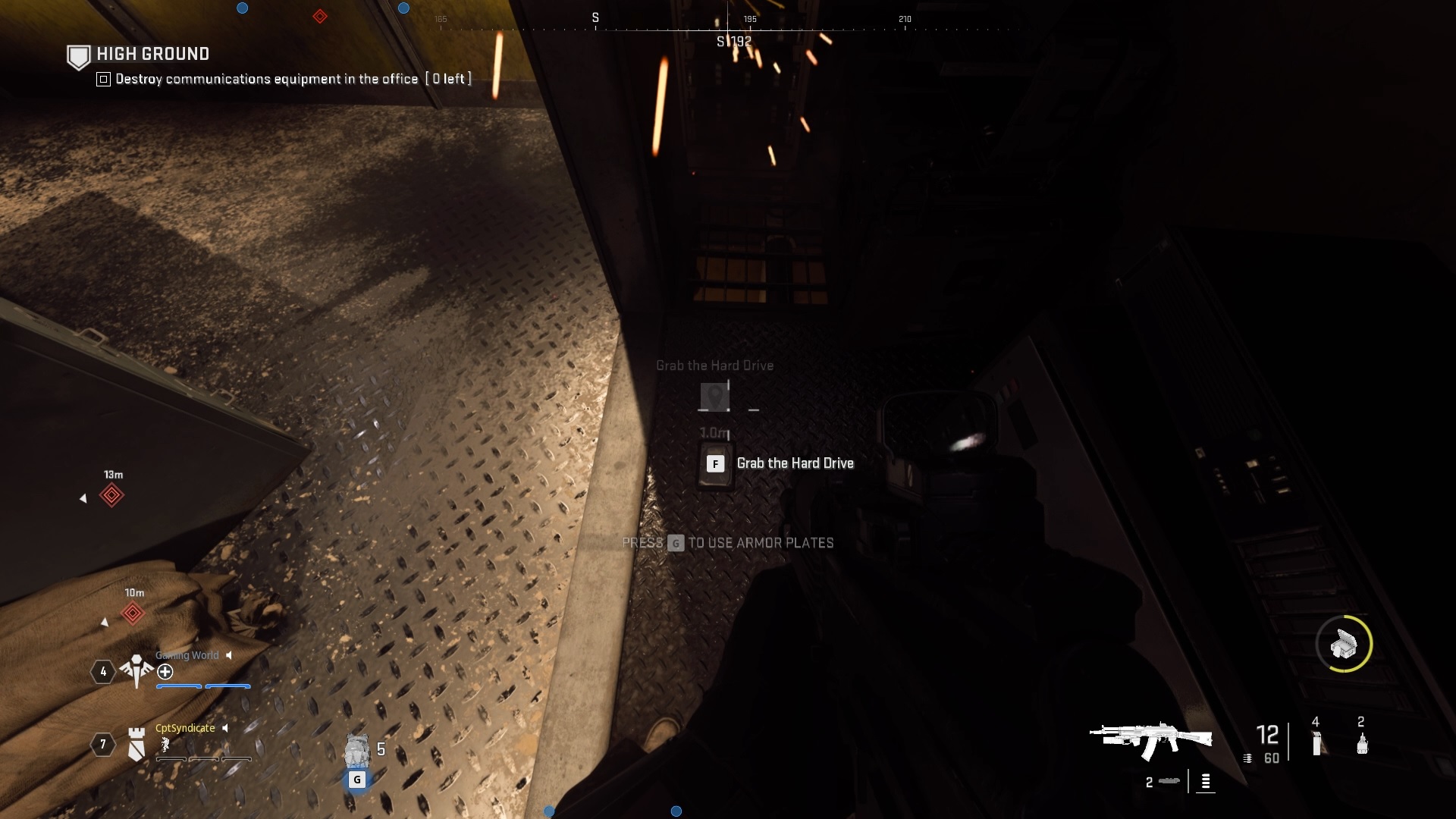The image size is (1456, 819).
Task: Toggle the objective checkbox next to Destroy communications equipment
Action: [102, 78]
